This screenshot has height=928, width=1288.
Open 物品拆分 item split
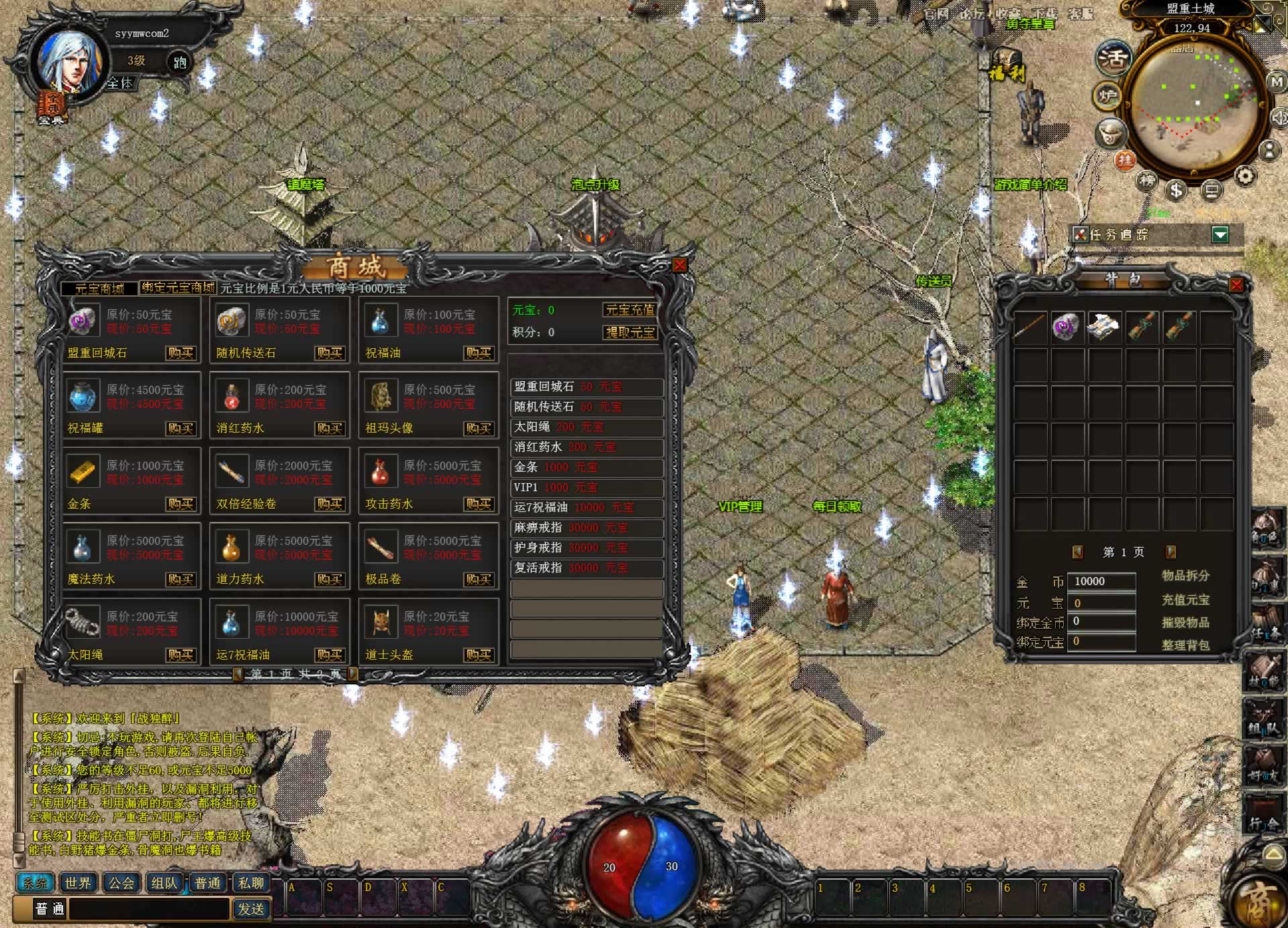[x=1185, y=576]
